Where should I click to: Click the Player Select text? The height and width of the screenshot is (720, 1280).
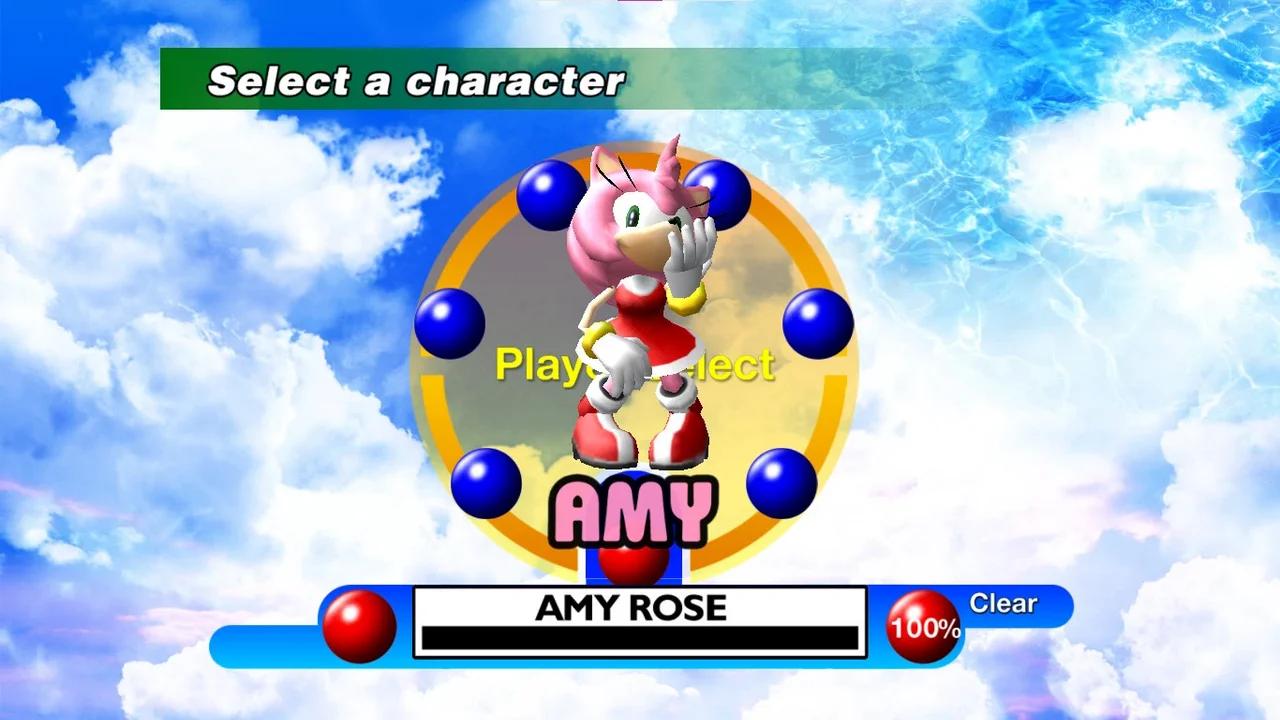pyautogui.click(x=635, y=366)
